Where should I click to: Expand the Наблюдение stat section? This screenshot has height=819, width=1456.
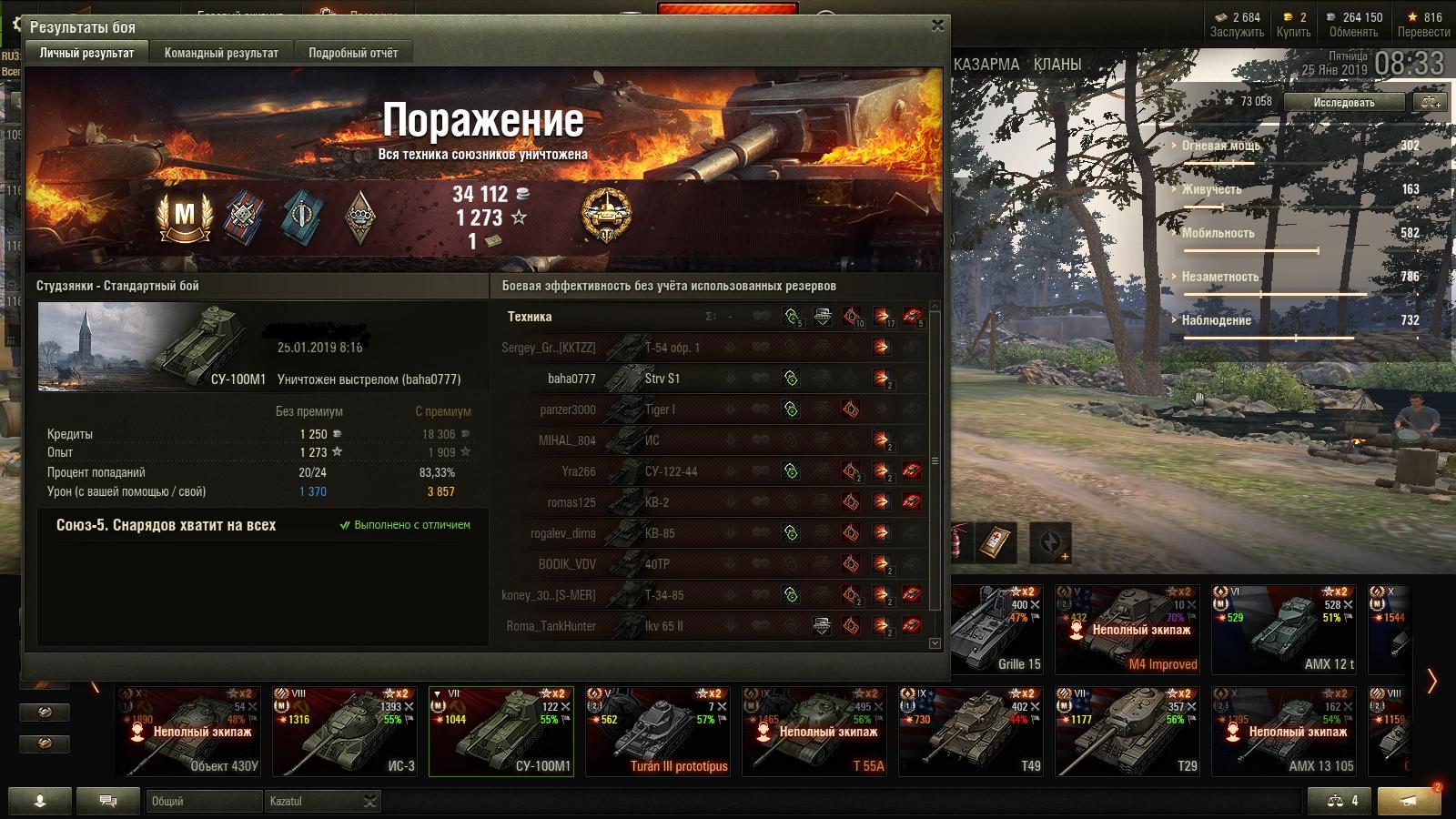click(x=1218, y=320)
